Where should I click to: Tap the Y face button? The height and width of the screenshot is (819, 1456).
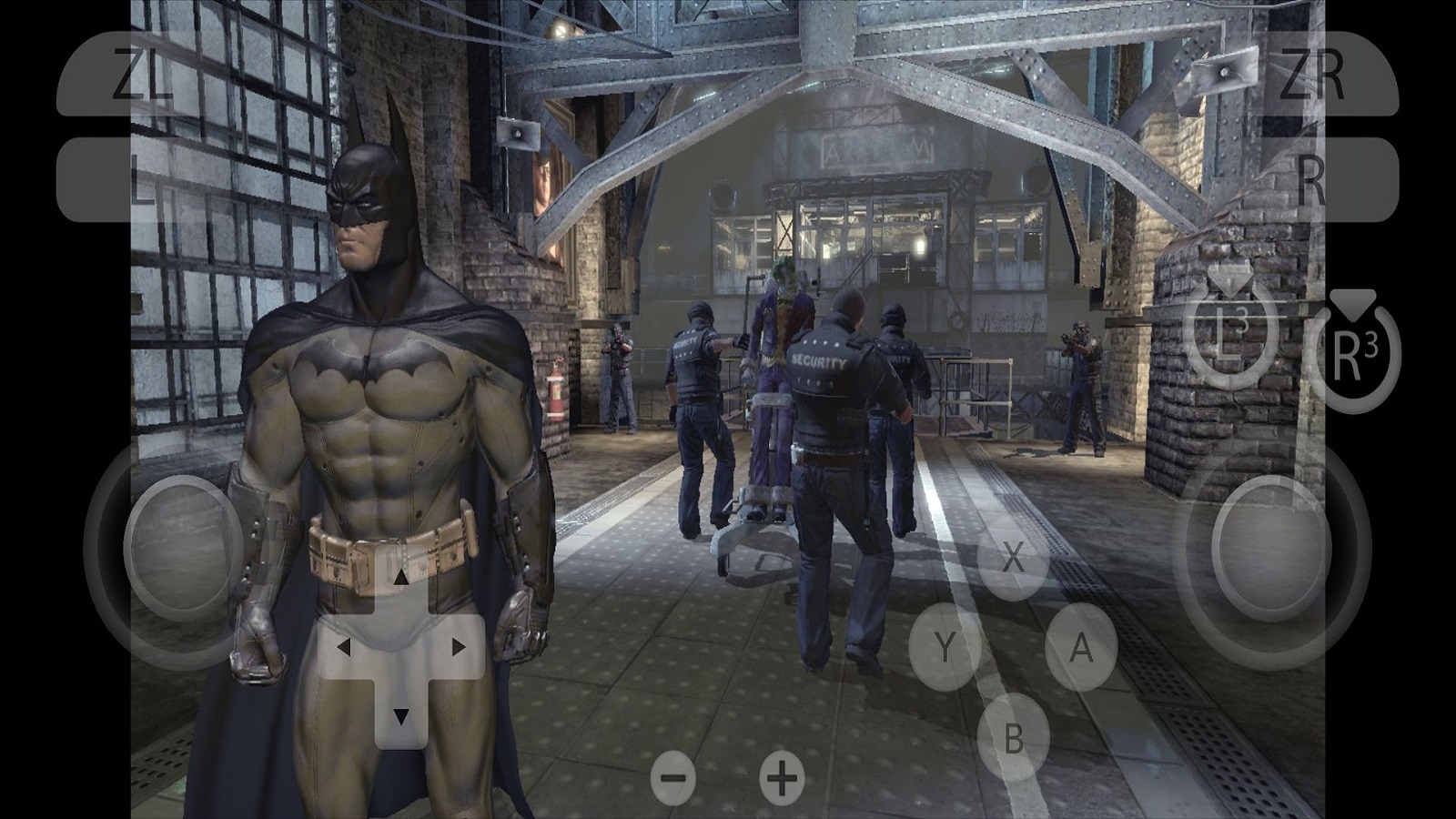(x=945, y=647)
